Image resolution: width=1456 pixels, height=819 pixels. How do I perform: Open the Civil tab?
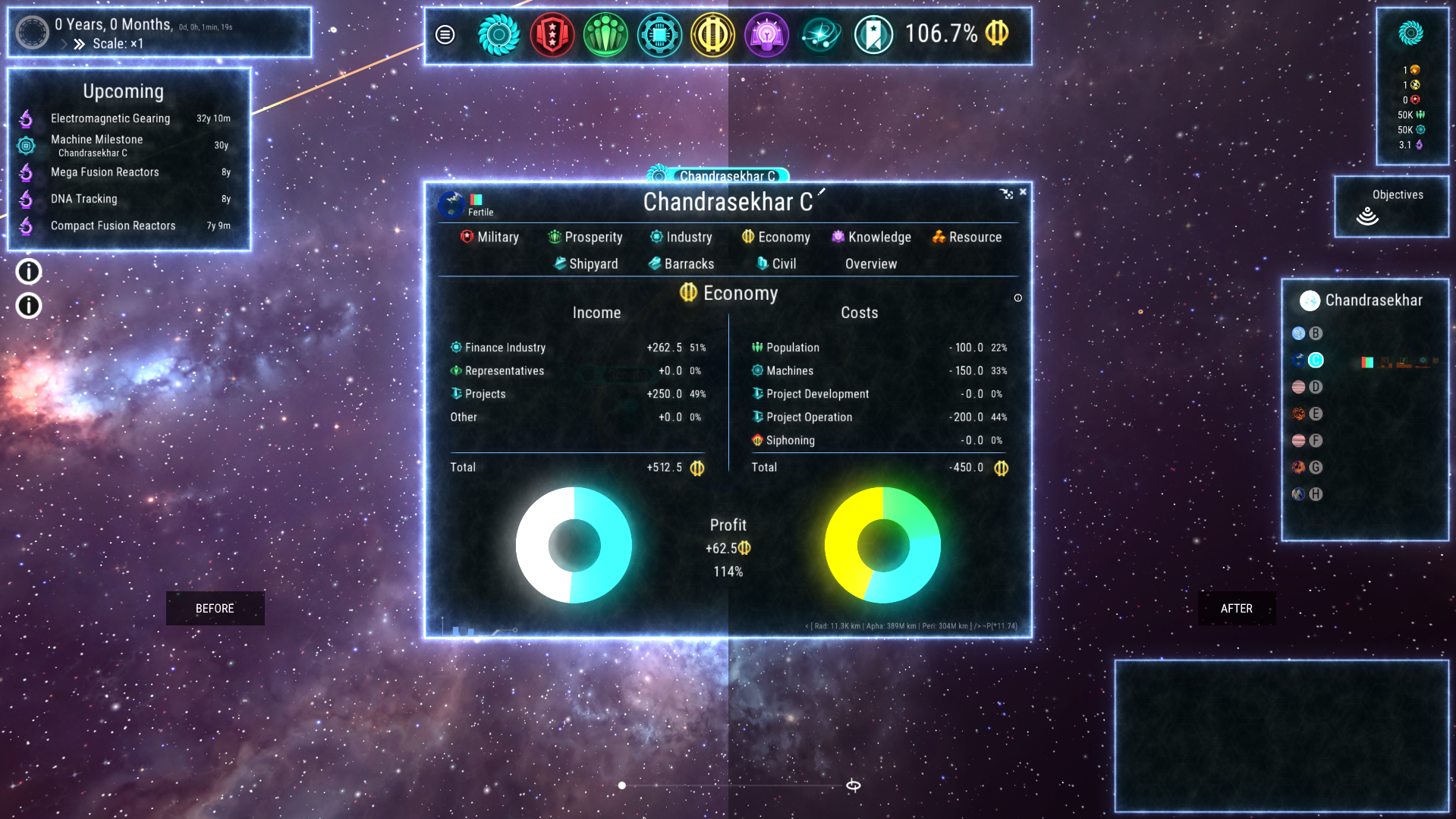coord(776,264)
